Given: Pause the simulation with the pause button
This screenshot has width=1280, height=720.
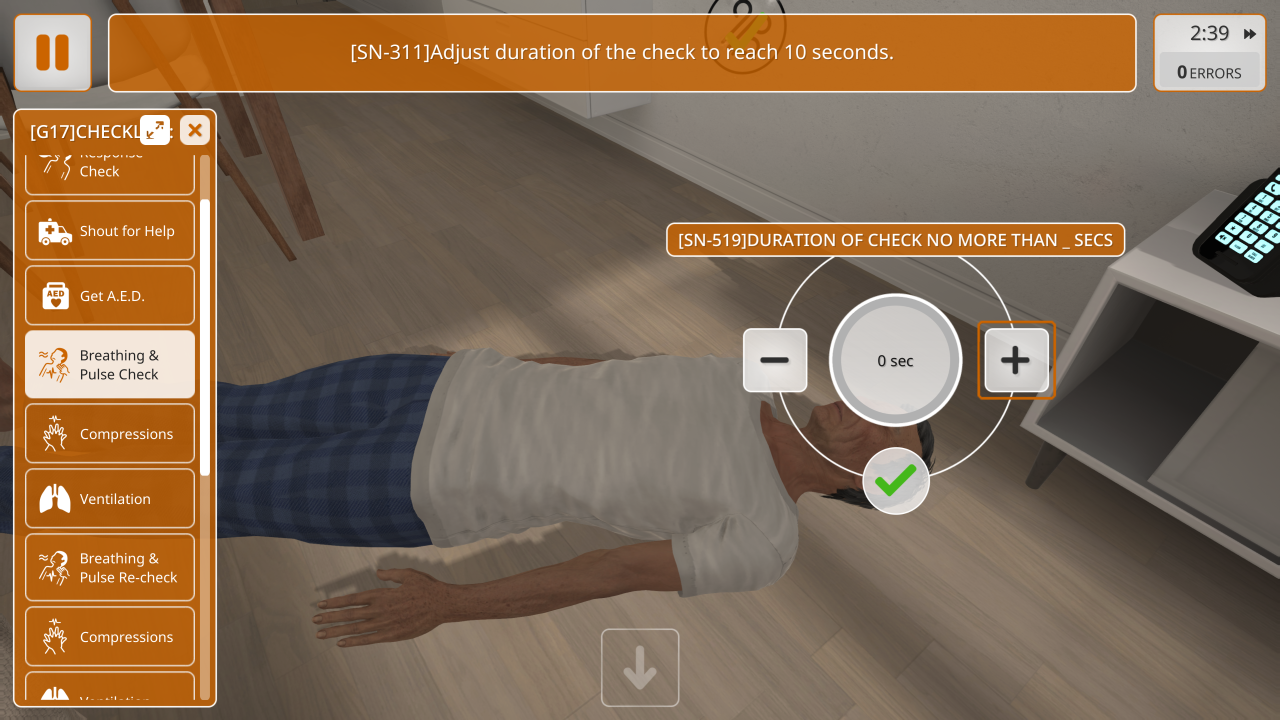Looking at the screenshot, I should pos(53,53).
